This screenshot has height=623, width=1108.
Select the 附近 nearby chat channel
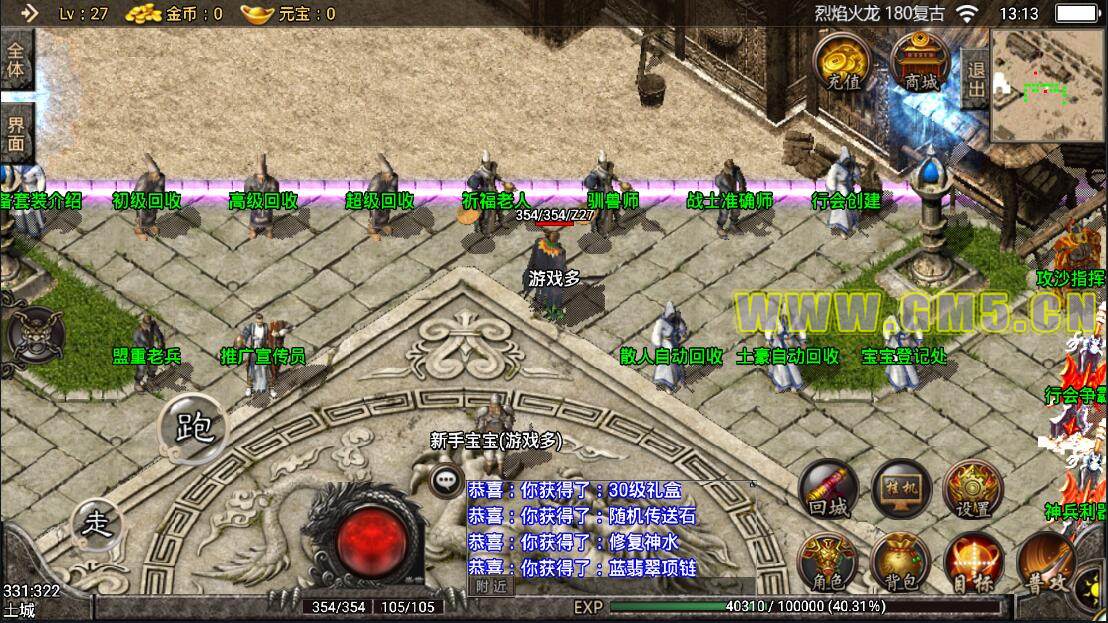point(491,587)
